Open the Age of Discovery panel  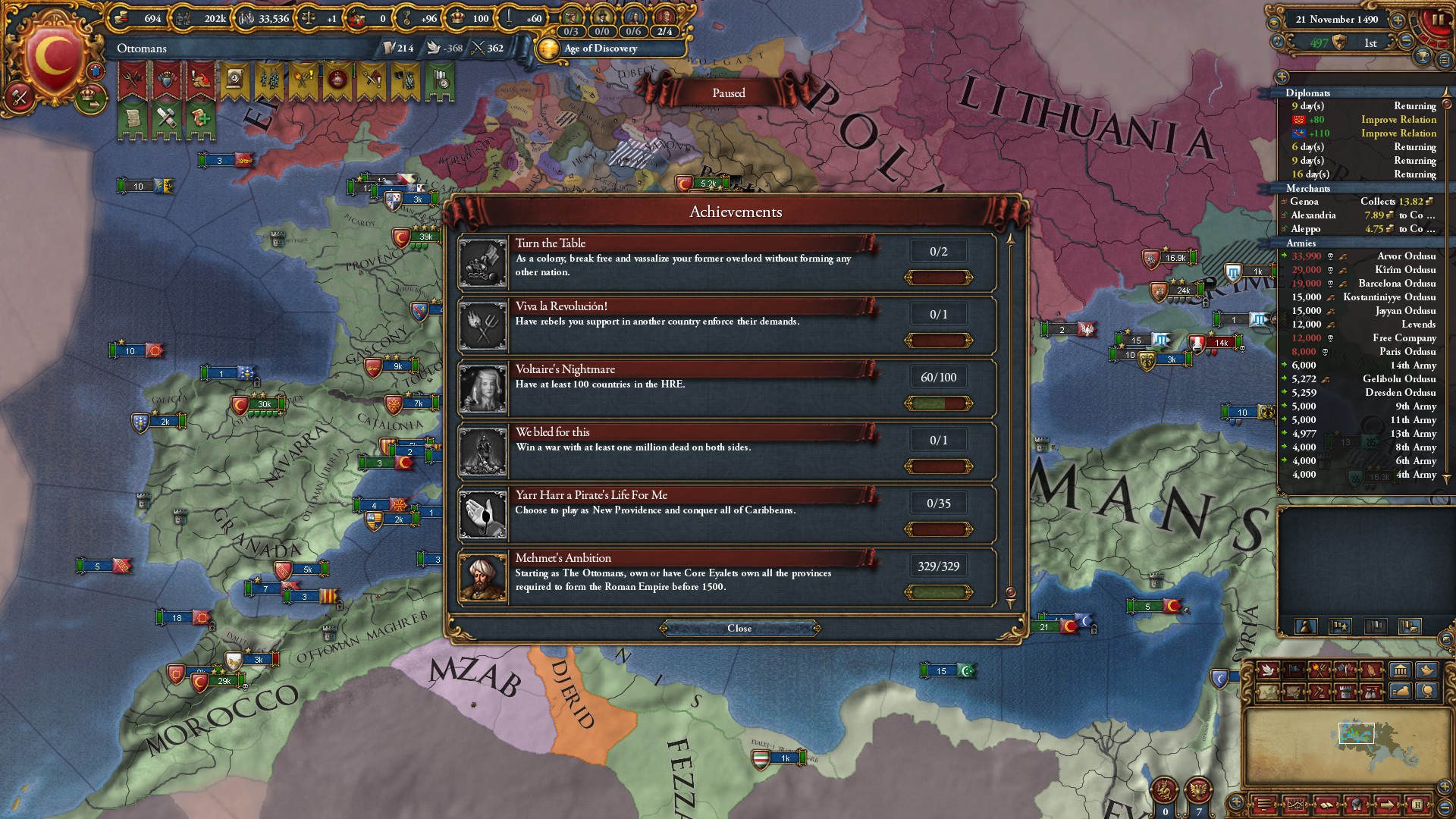pos(600,49)
